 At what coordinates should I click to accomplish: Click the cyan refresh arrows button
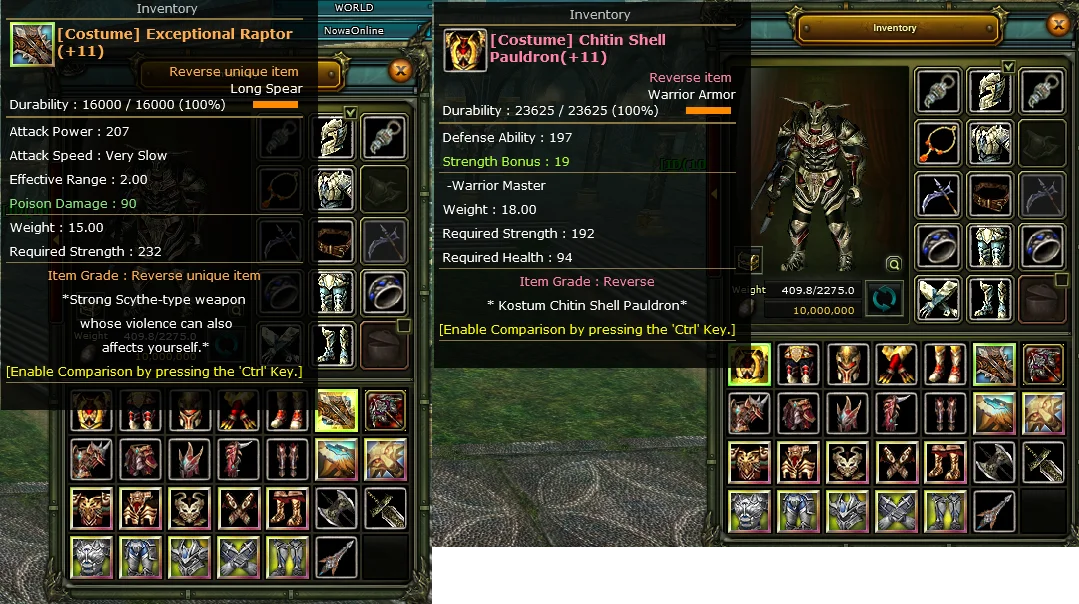click(884, 298)
